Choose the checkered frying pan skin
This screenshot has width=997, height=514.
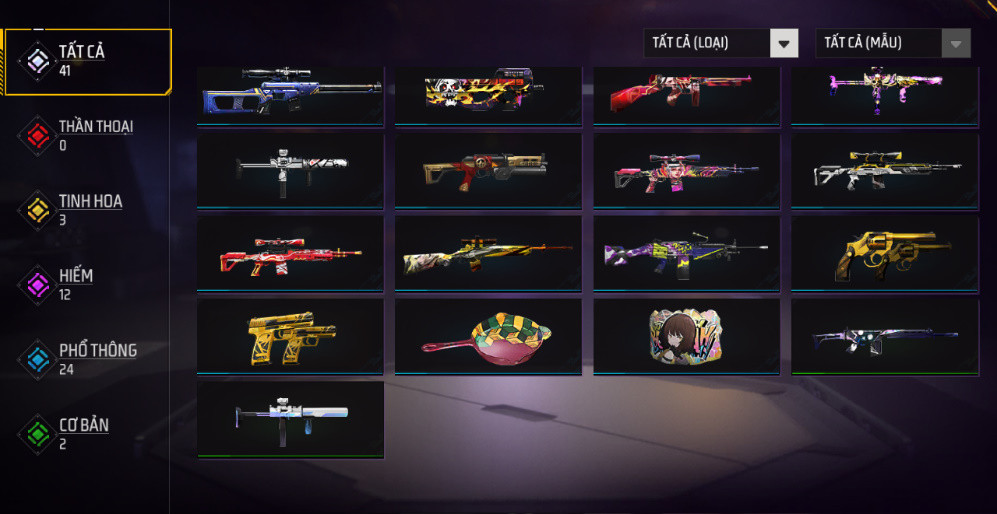488,337
